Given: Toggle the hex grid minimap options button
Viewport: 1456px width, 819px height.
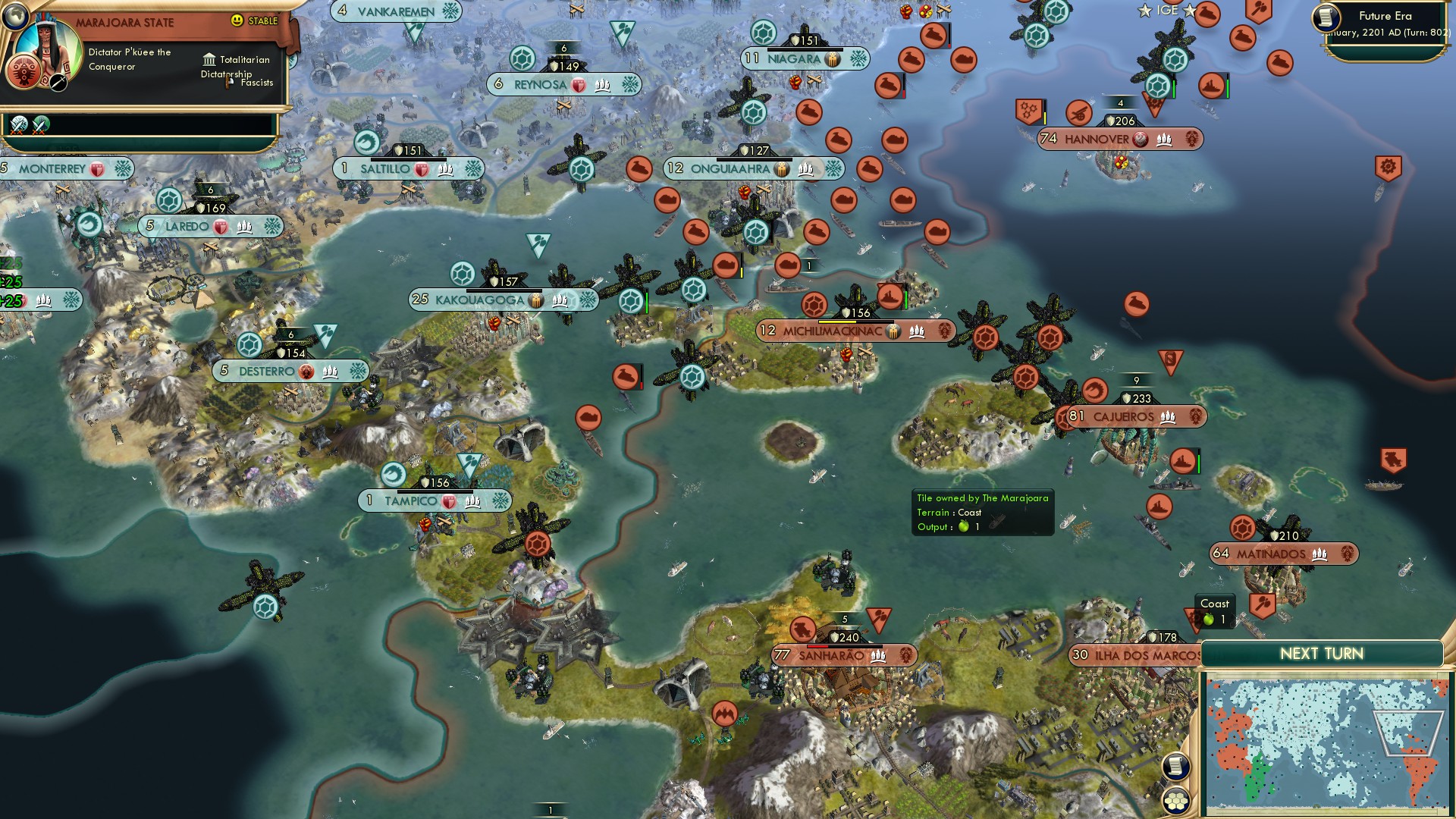Looking at the screenshot, I should tap(1175, 801).
